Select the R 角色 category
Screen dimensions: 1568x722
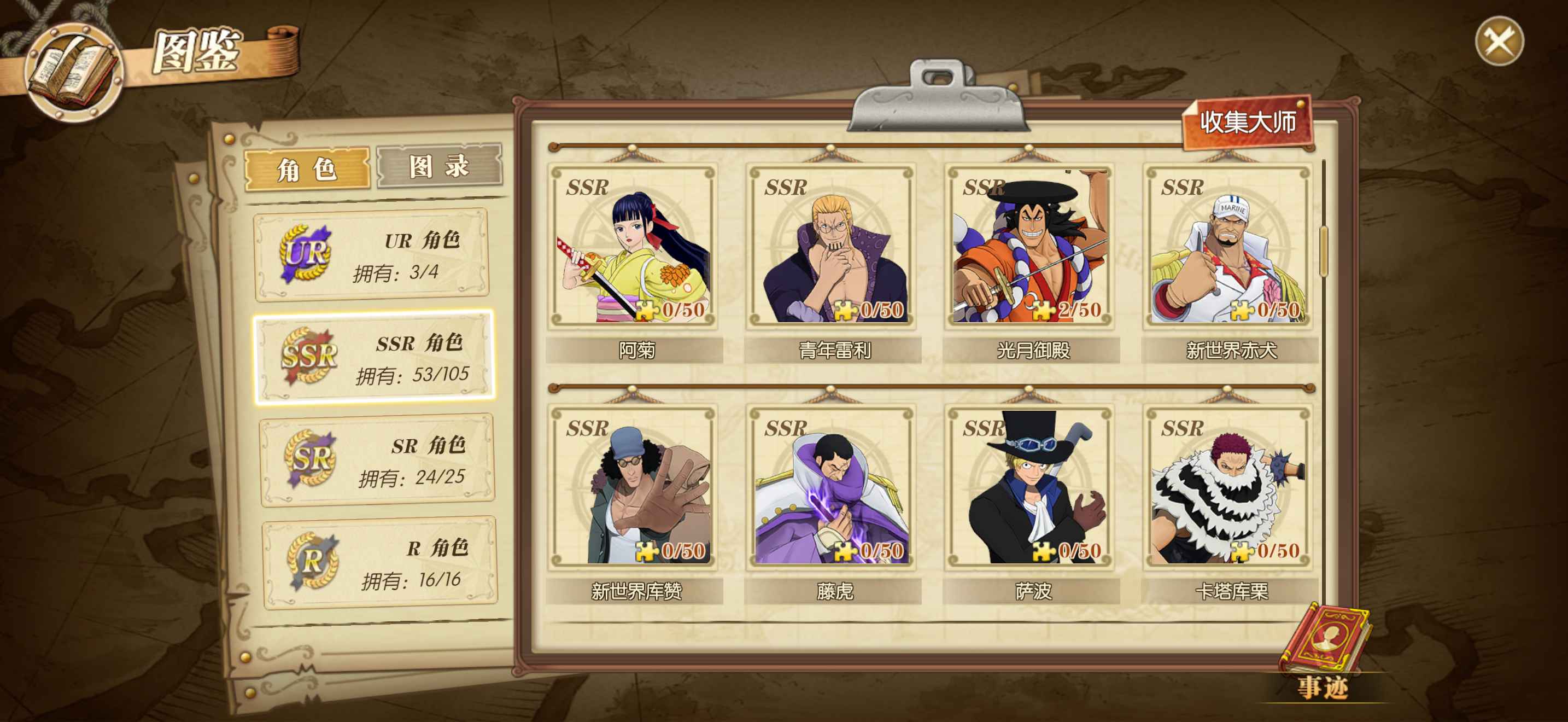tap(380, 562)
